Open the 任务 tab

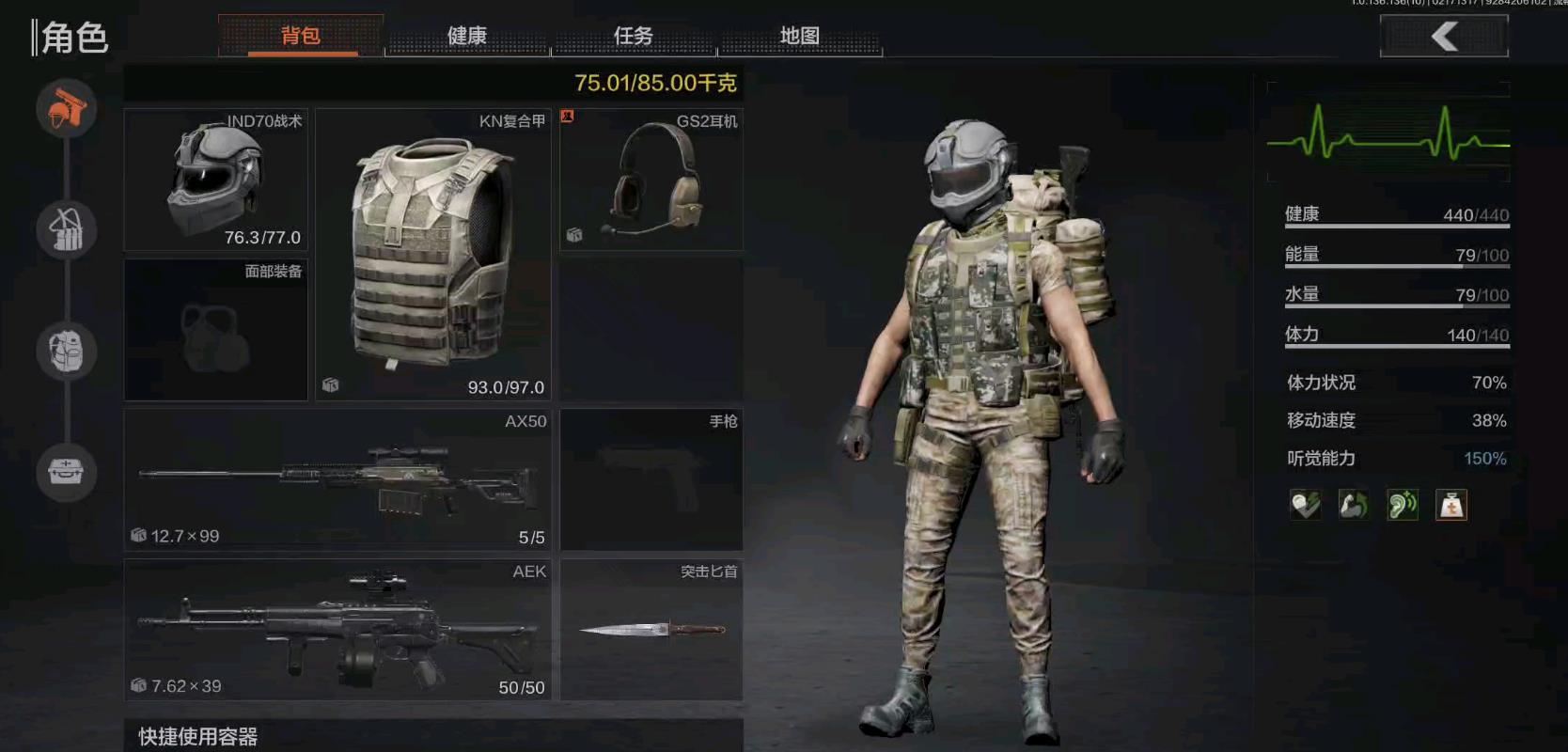634,35
